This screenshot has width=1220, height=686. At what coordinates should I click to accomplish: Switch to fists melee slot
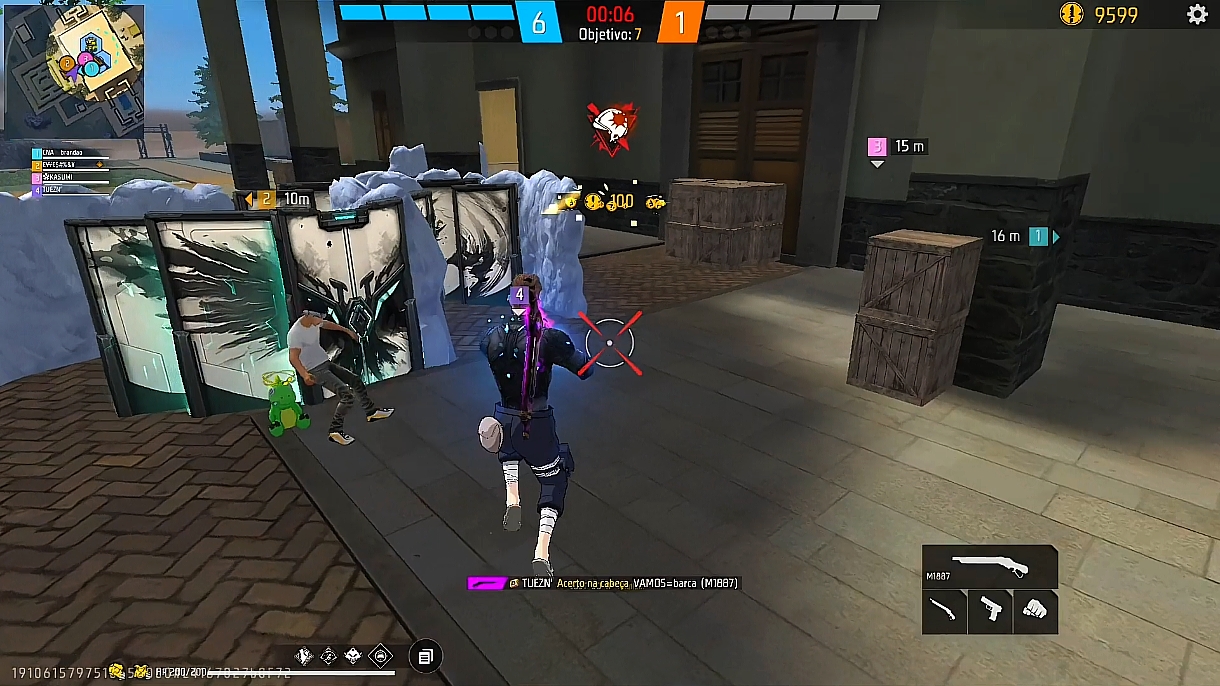pyautogui.click(x=1035, y=610)
